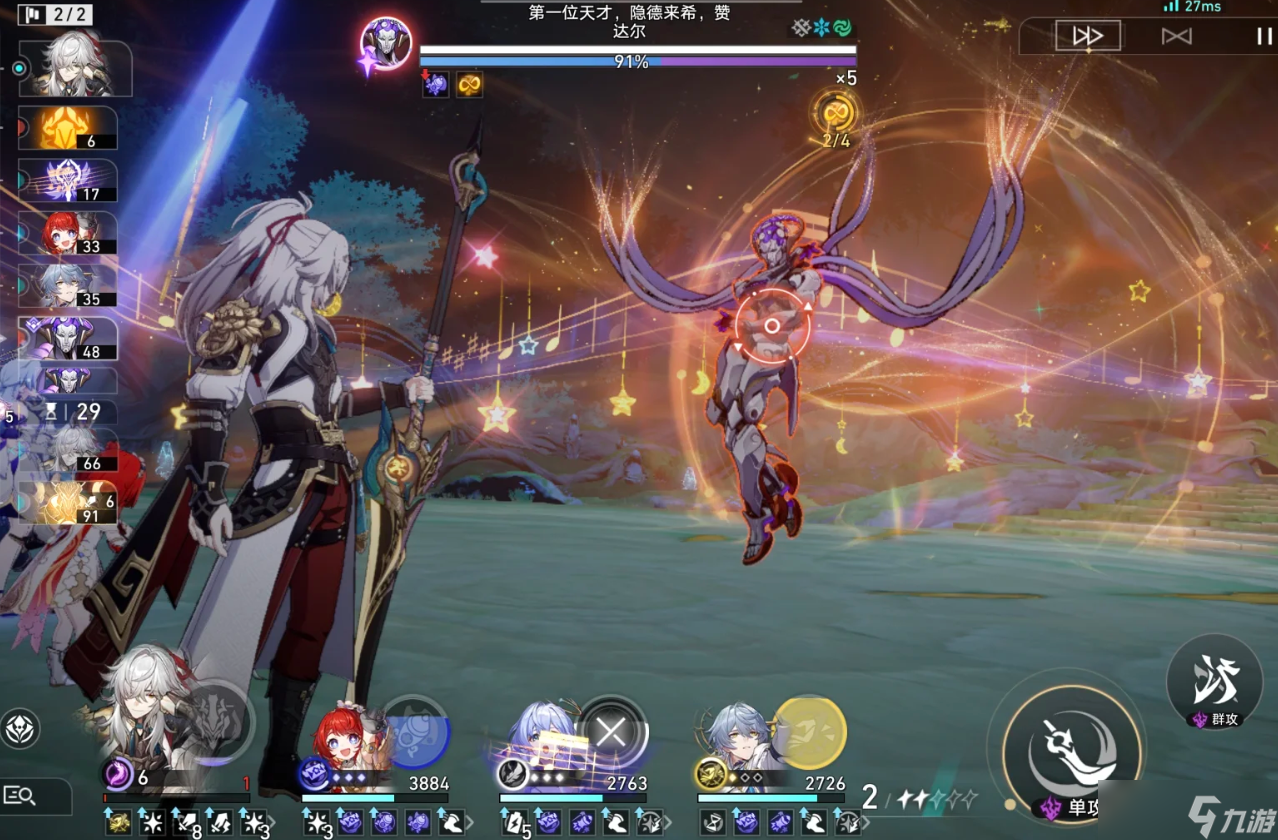Inspect the boss portrait beside the health bar

point(386,43)
